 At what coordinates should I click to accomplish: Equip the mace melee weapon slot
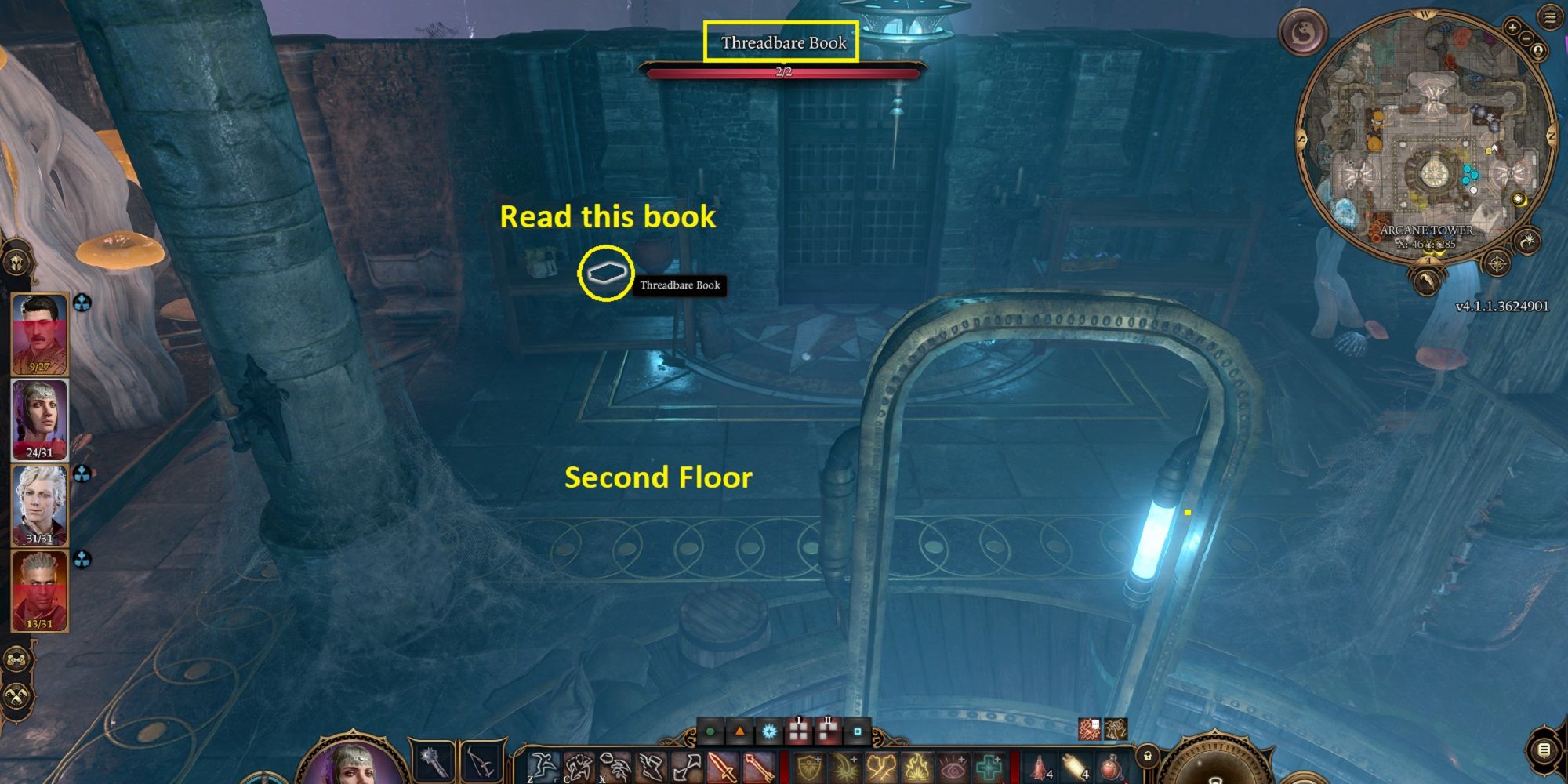[x=434, y=761]
